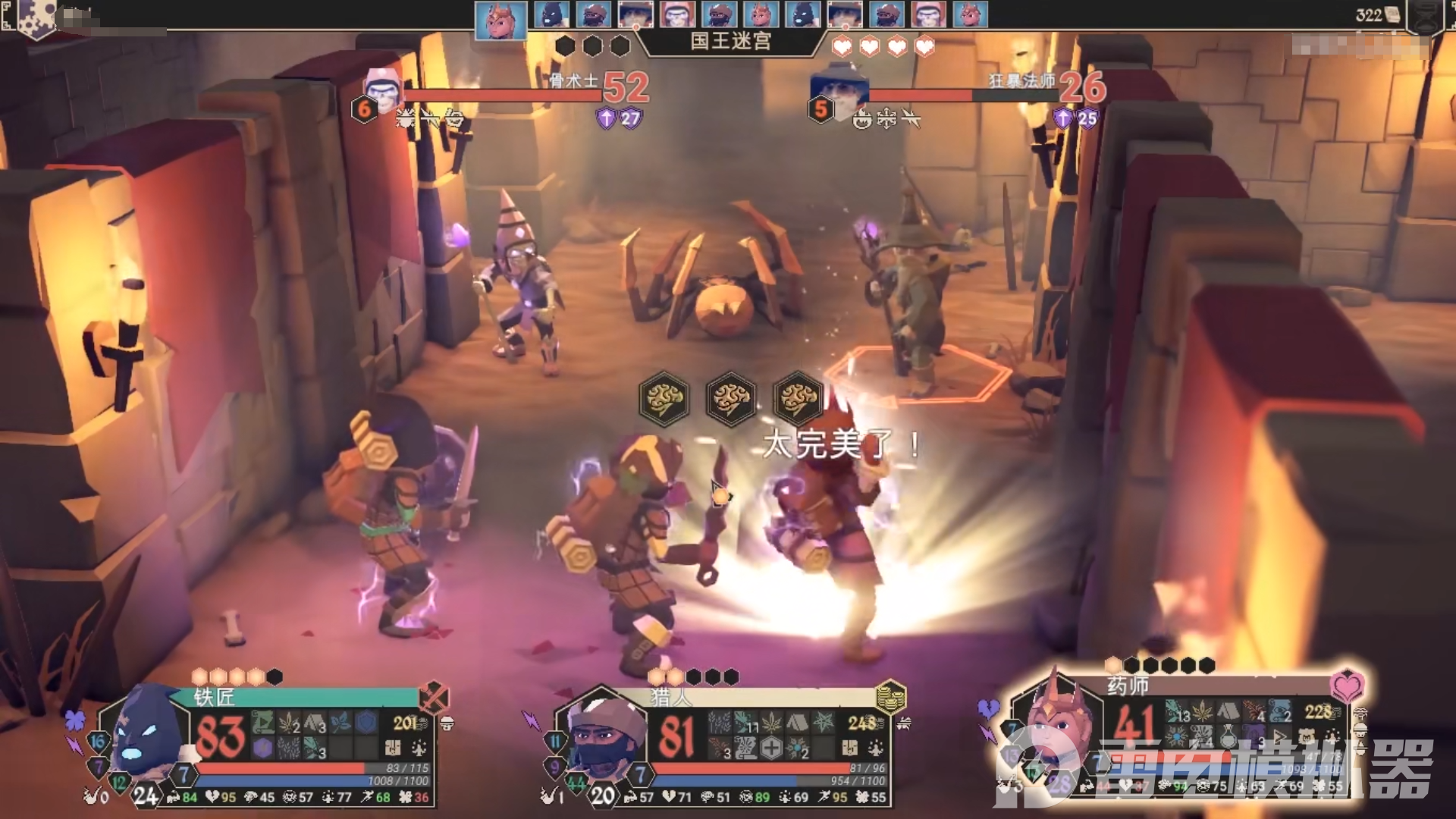Choose the Hunter's teal star-shaped herb

pos(823,722)
